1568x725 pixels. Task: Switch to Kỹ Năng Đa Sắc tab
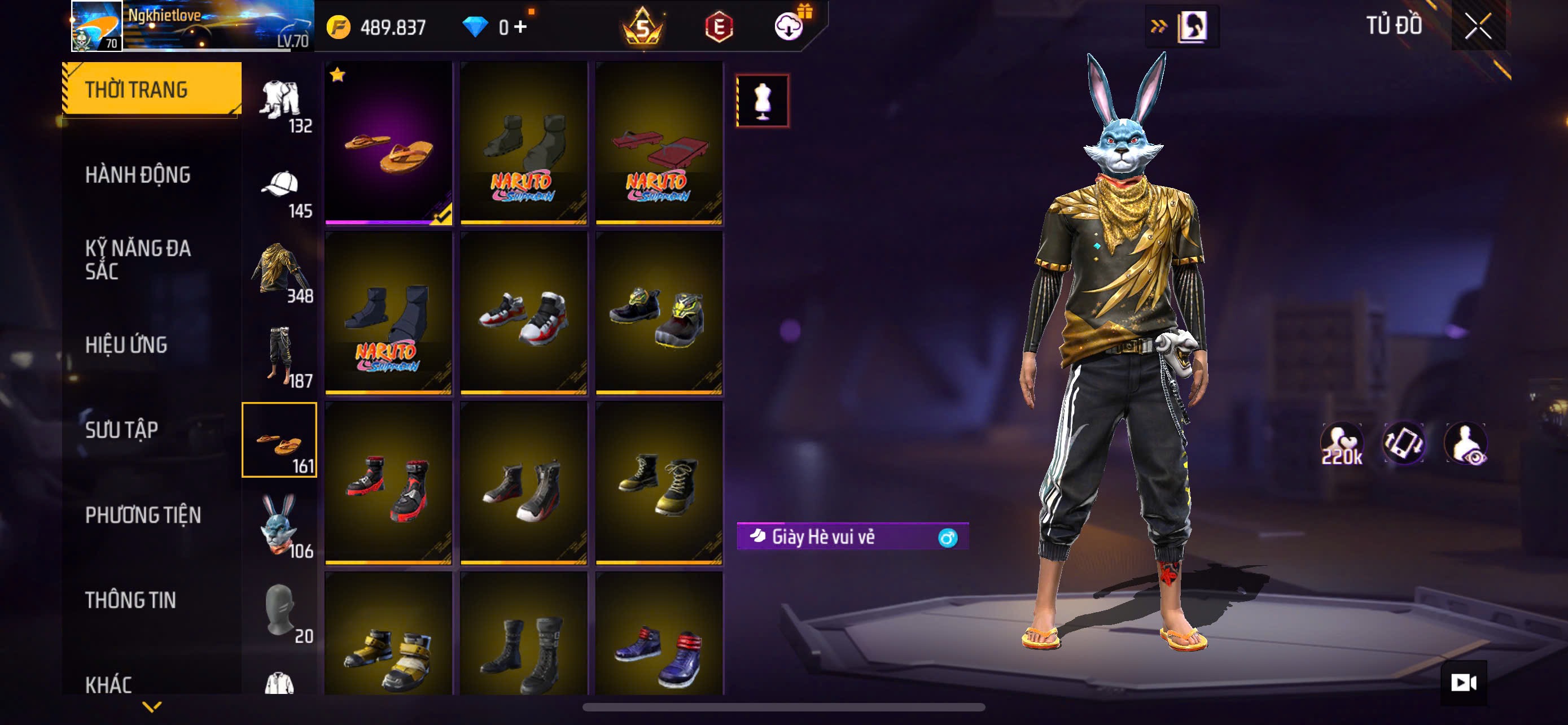coord(138,259)
